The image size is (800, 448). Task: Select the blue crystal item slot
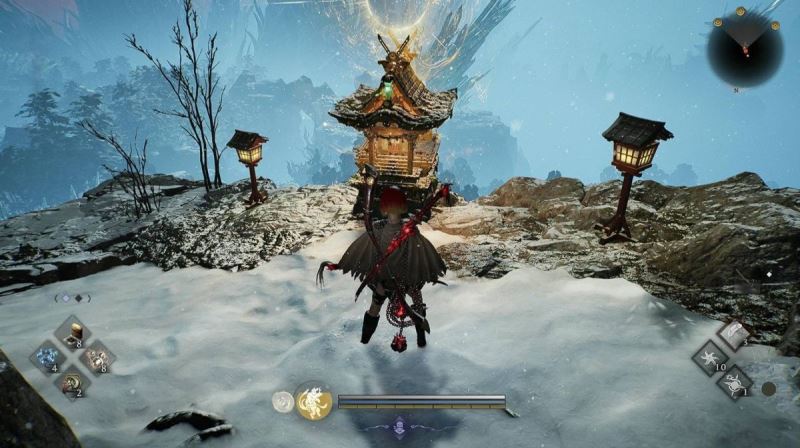tap(47, 357)
